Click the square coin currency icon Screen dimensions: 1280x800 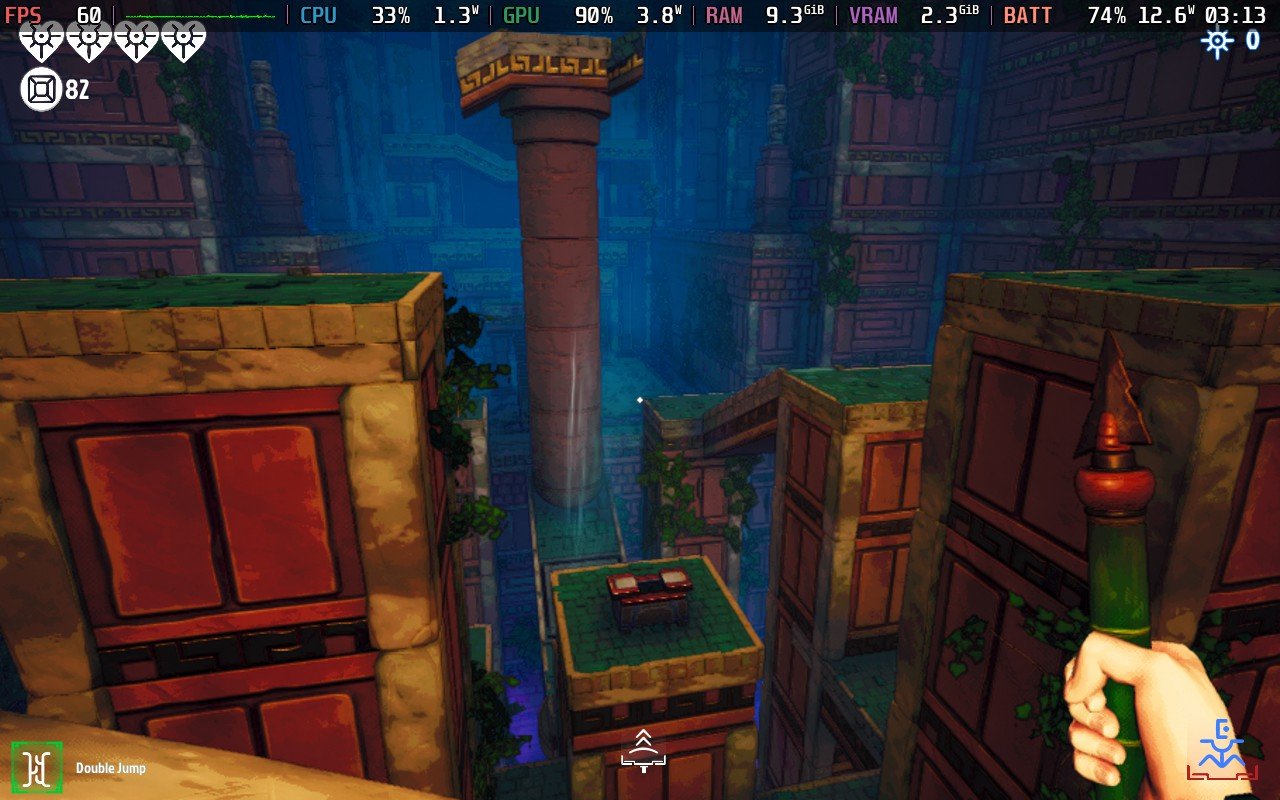(40, 90)
